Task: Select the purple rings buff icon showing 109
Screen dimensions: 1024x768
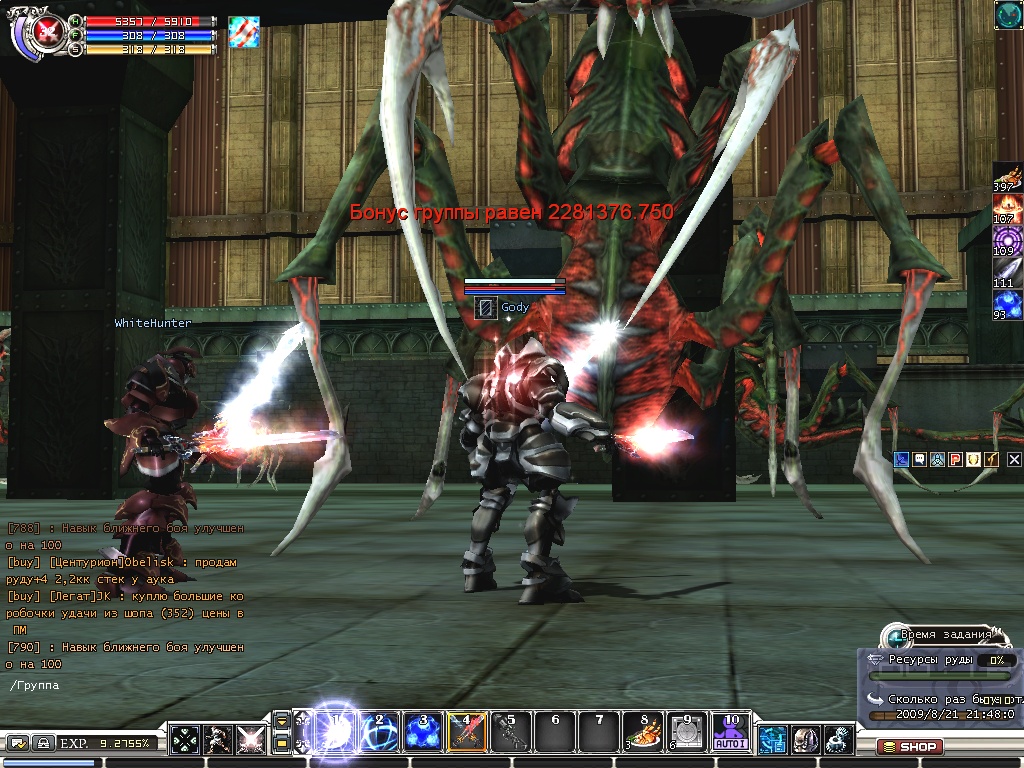Action: [1007, 240]
